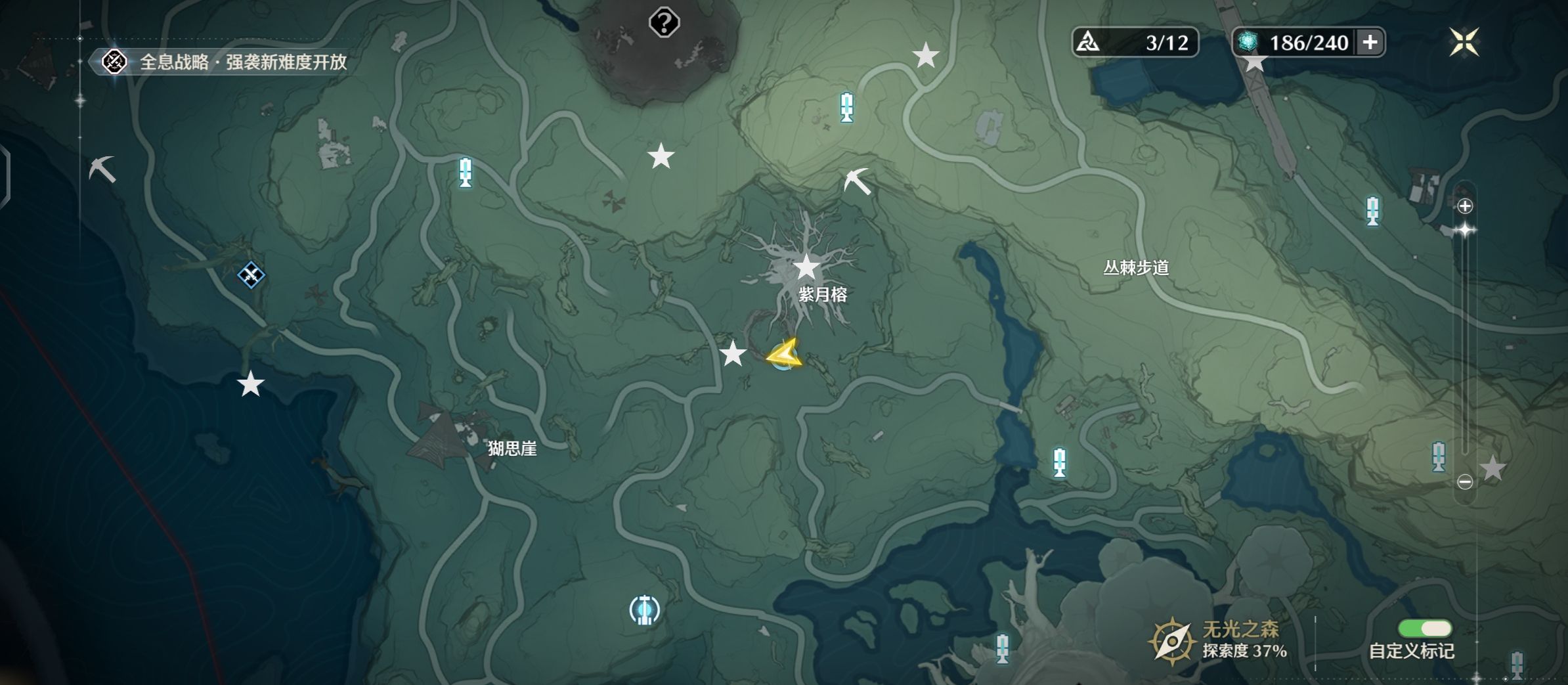
Task: Open the 无光之森 exploration progress compass
Action: point(1171,640)
